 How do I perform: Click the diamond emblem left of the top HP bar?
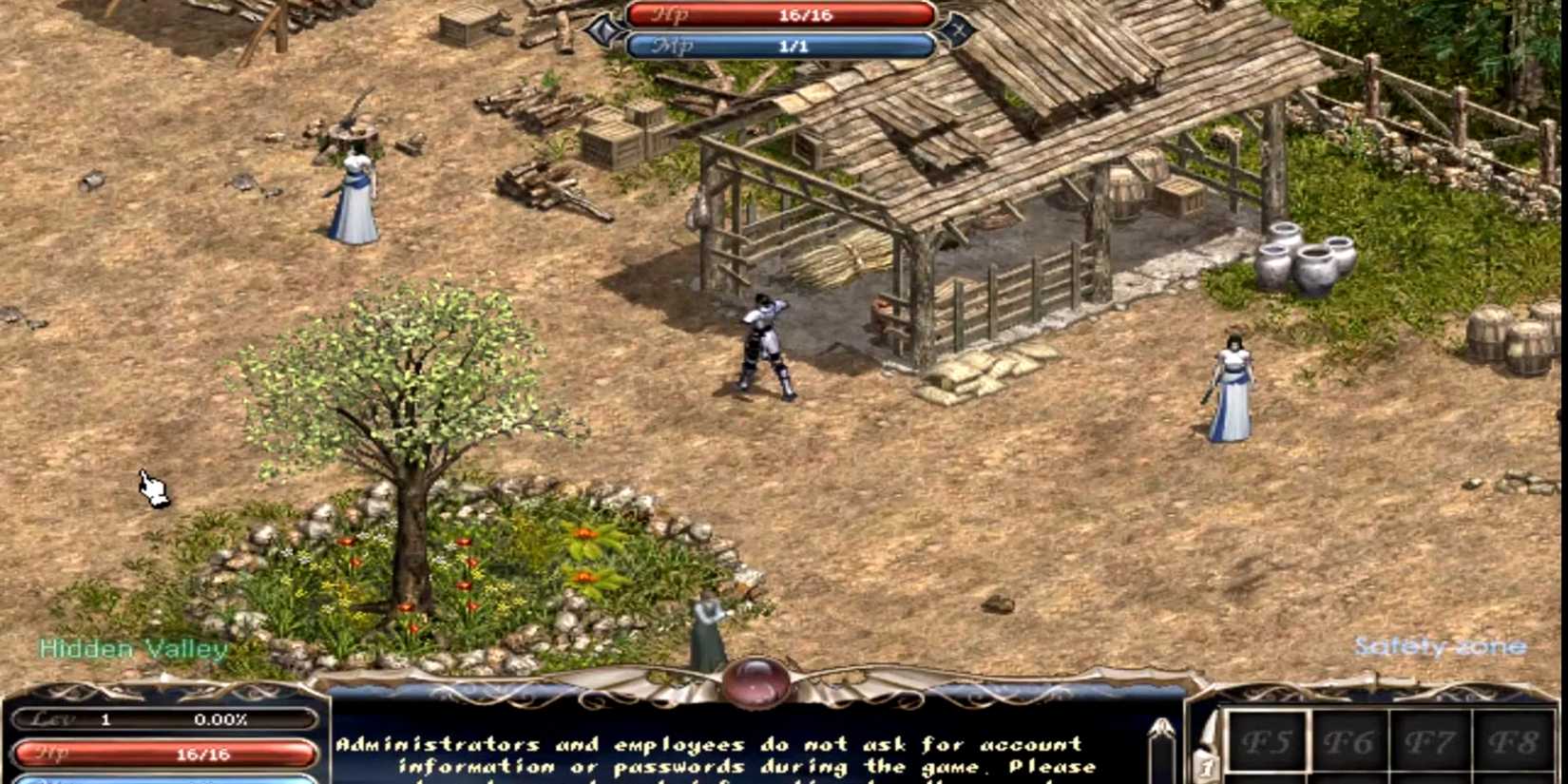click(x=602, y=29)
